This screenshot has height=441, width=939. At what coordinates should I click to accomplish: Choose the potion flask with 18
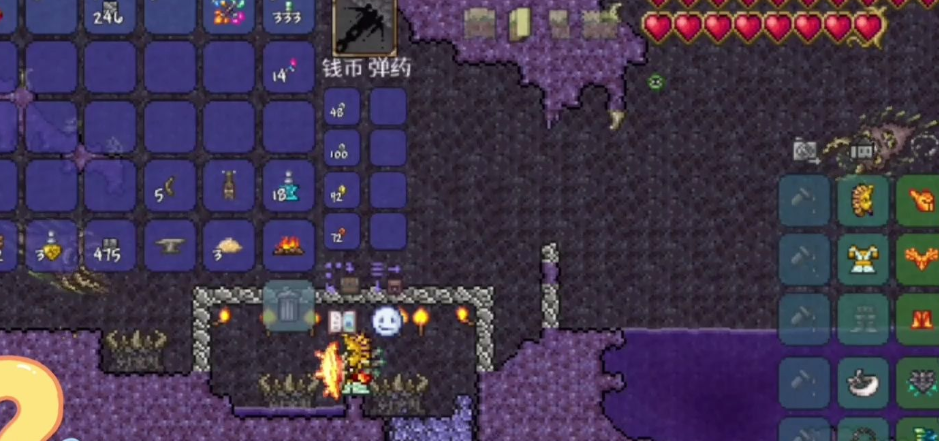pyautogui.click(x=289, y=187)
